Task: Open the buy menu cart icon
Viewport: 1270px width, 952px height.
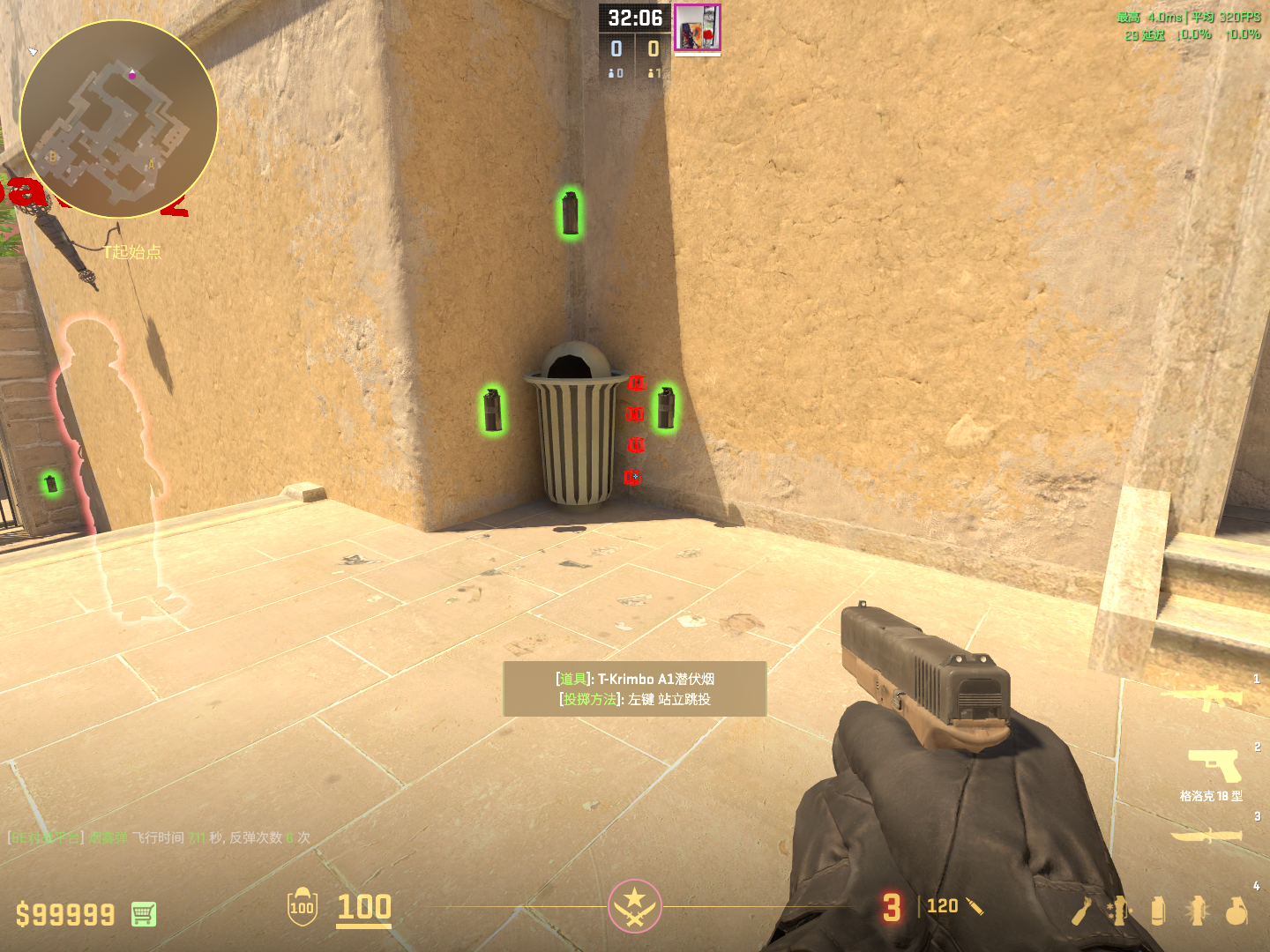Action: click(144, 914)
